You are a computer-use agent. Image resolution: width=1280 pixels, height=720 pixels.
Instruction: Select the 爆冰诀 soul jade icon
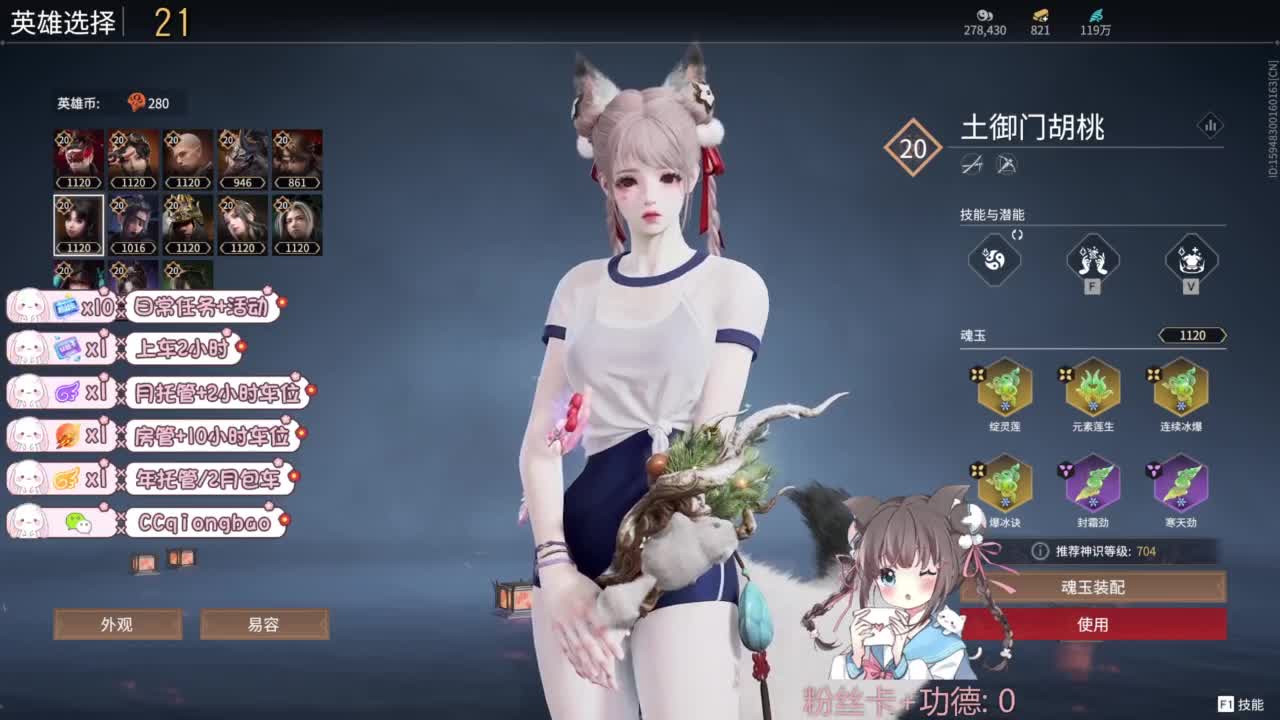click(1003, 483)
